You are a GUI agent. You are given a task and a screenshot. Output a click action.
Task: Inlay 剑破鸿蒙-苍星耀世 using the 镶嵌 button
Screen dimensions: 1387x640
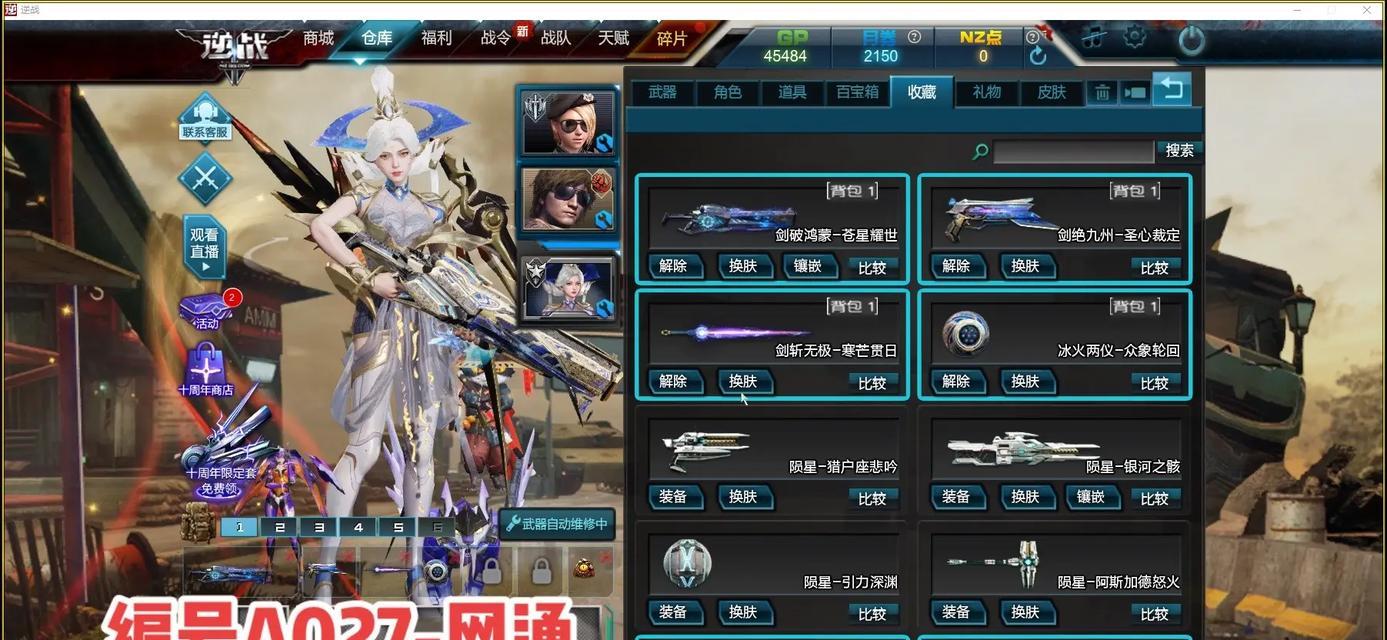coord(807,266)
